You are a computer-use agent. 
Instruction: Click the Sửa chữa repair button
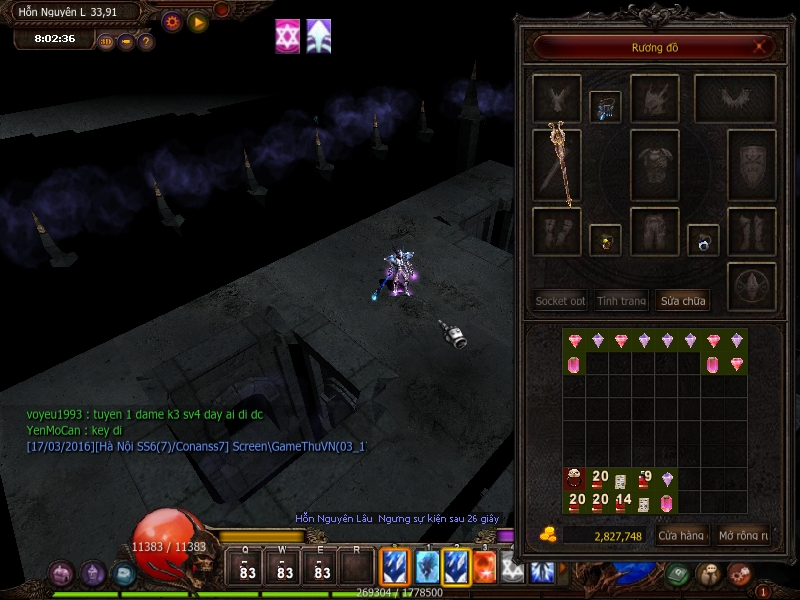[683, 300]
